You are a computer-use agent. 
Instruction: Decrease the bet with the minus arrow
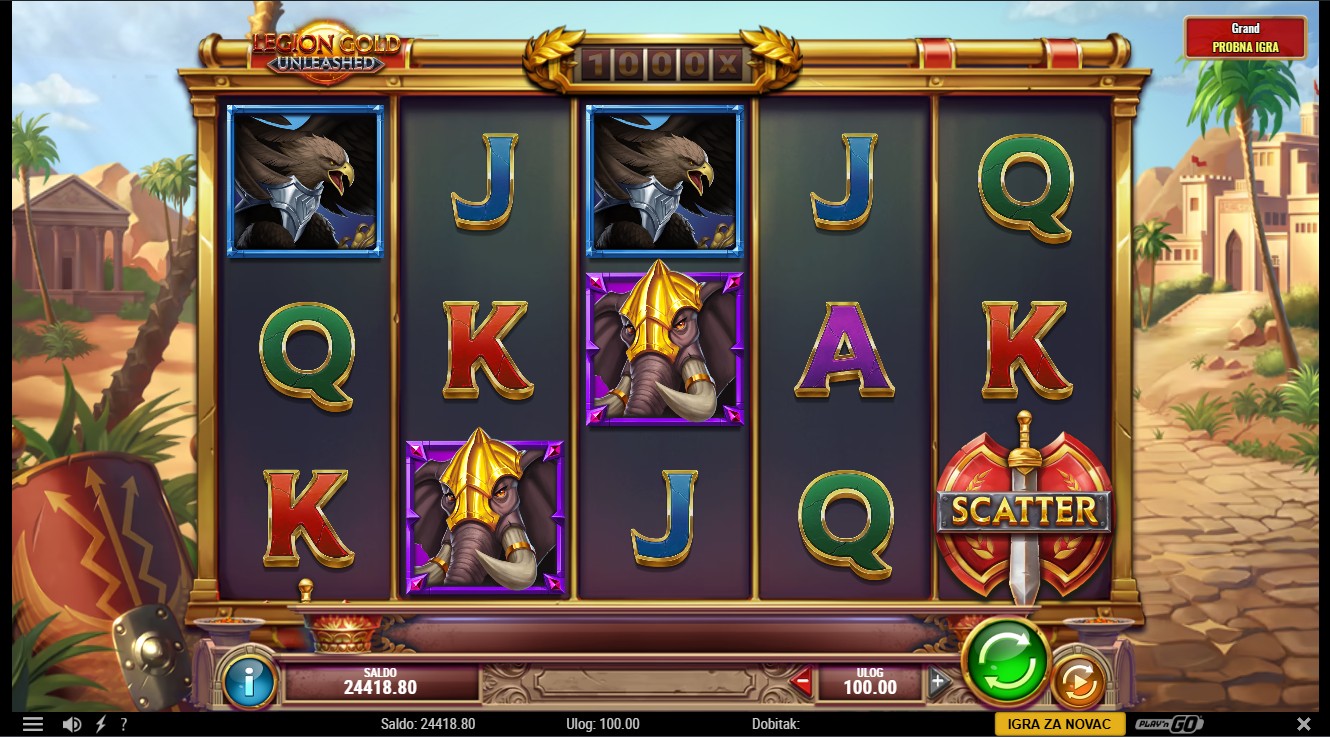pyautogui.click(x=801, y=683)
